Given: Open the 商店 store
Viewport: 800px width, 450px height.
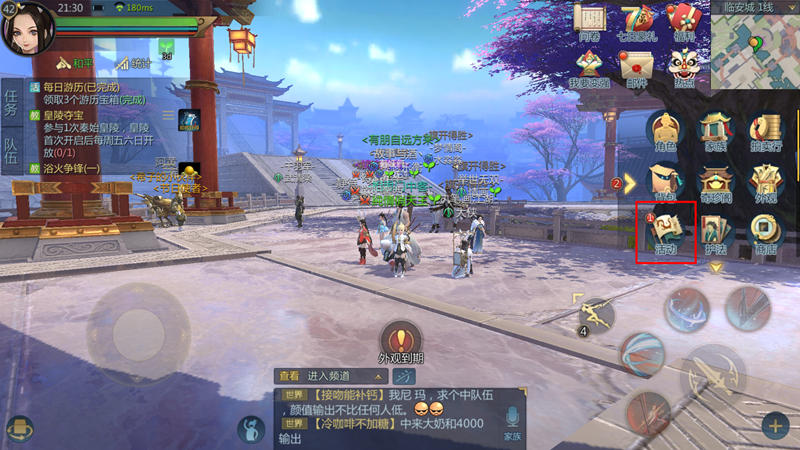Looking at the screenshot, I should pyautogui.click(x=765, y=232).
